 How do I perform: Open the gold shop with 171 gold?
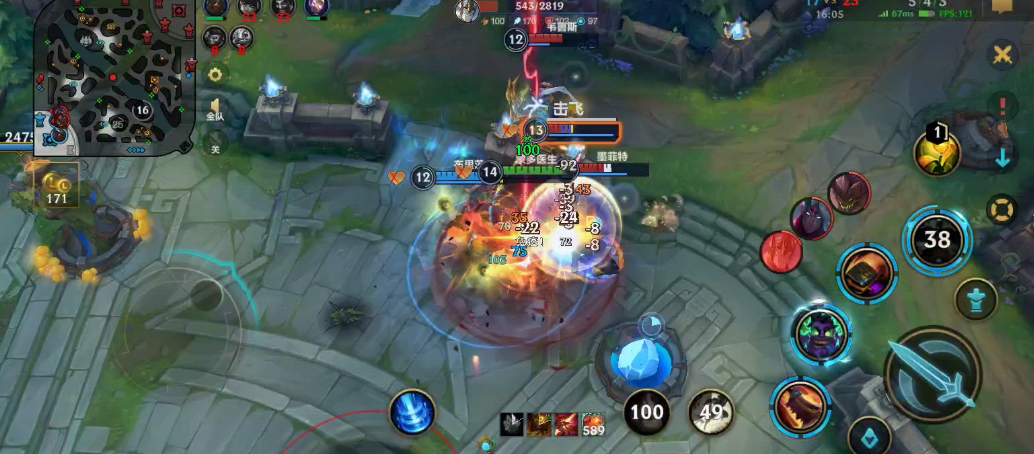pos(59,186)
